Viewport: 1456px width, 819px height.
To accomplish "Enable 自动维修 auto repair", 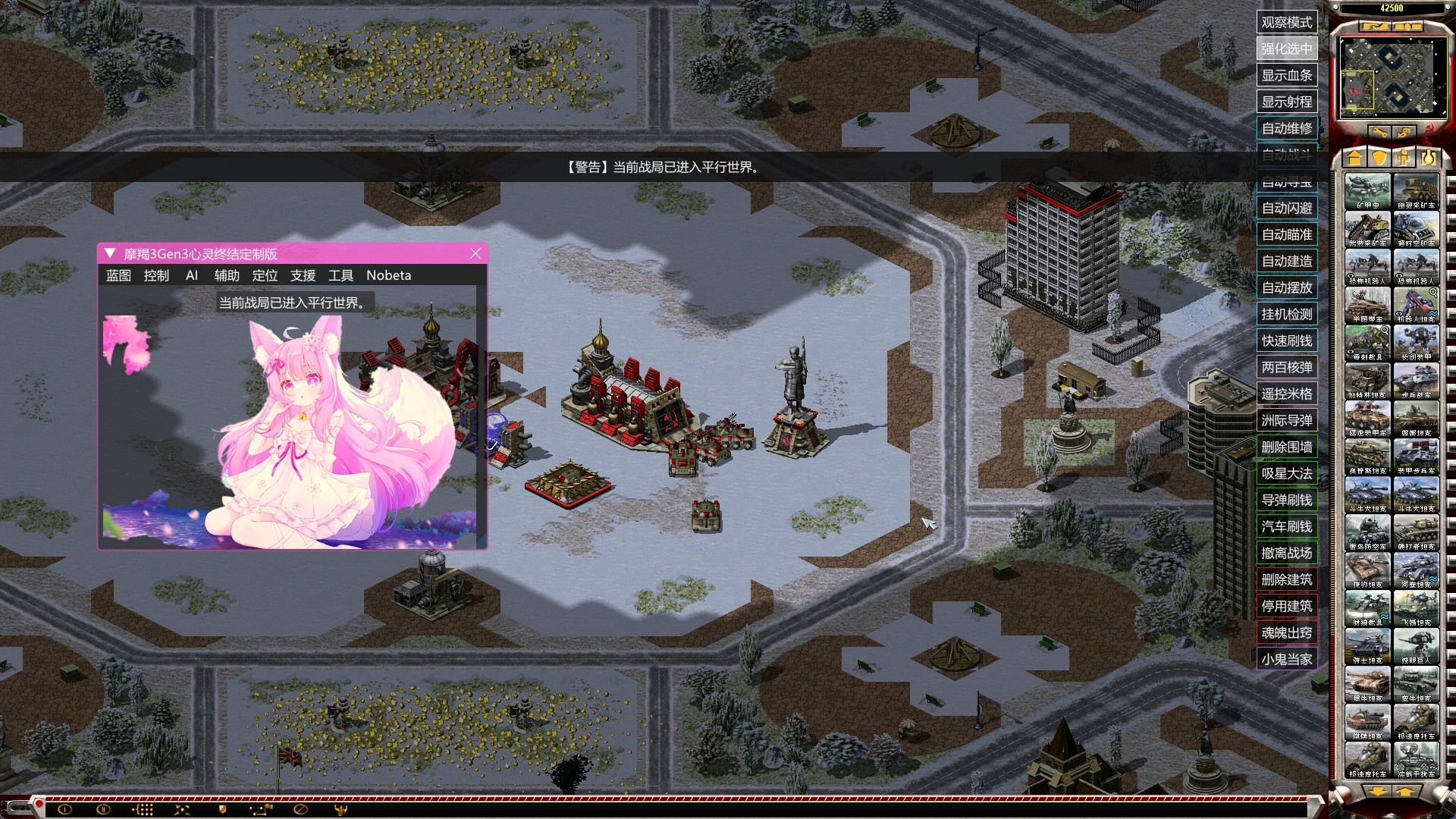I will click(1286, 128).
